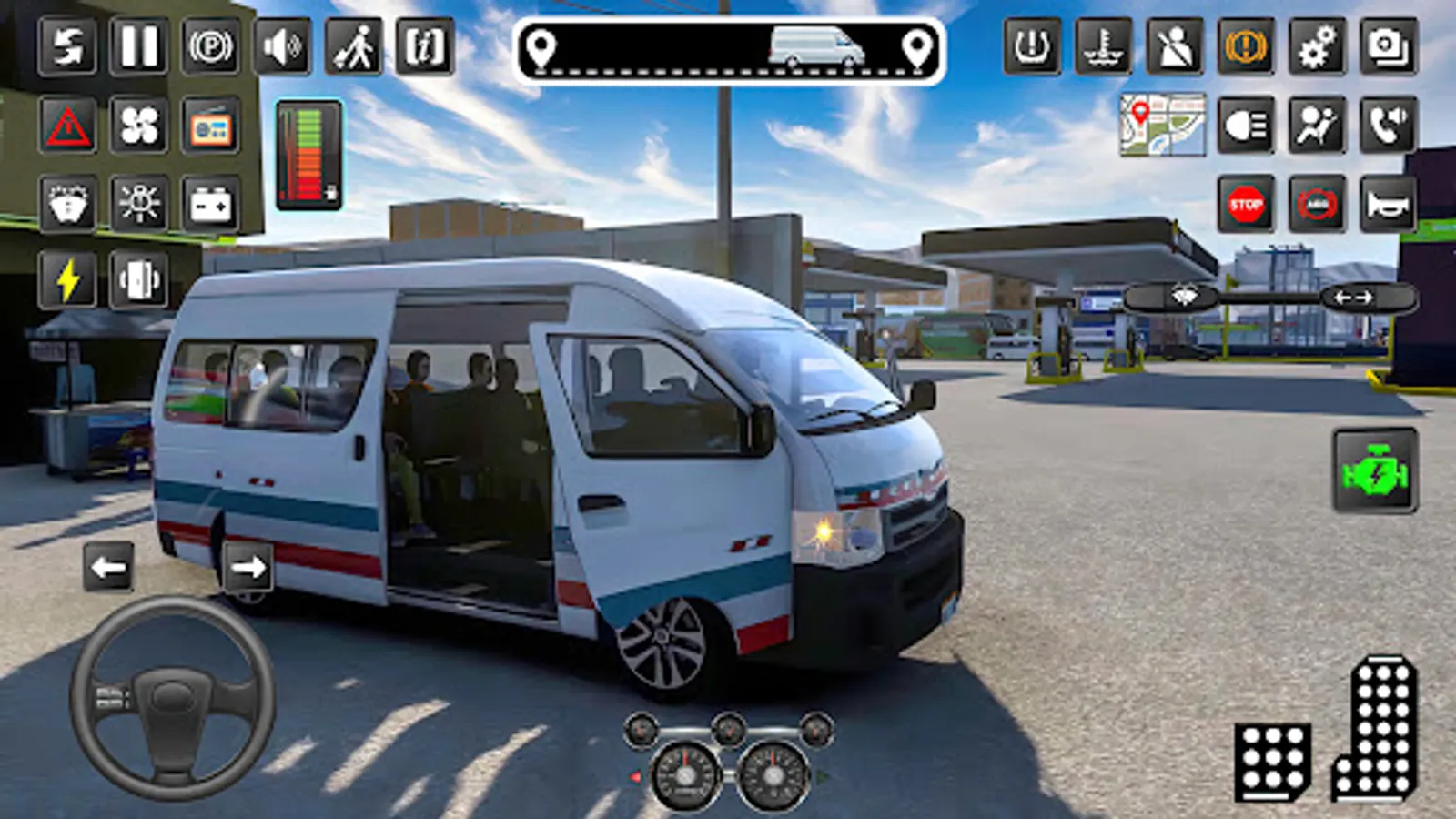Screen dimensions: 1456x819
Task: Open the settings gears
Action: point(1317,46)
